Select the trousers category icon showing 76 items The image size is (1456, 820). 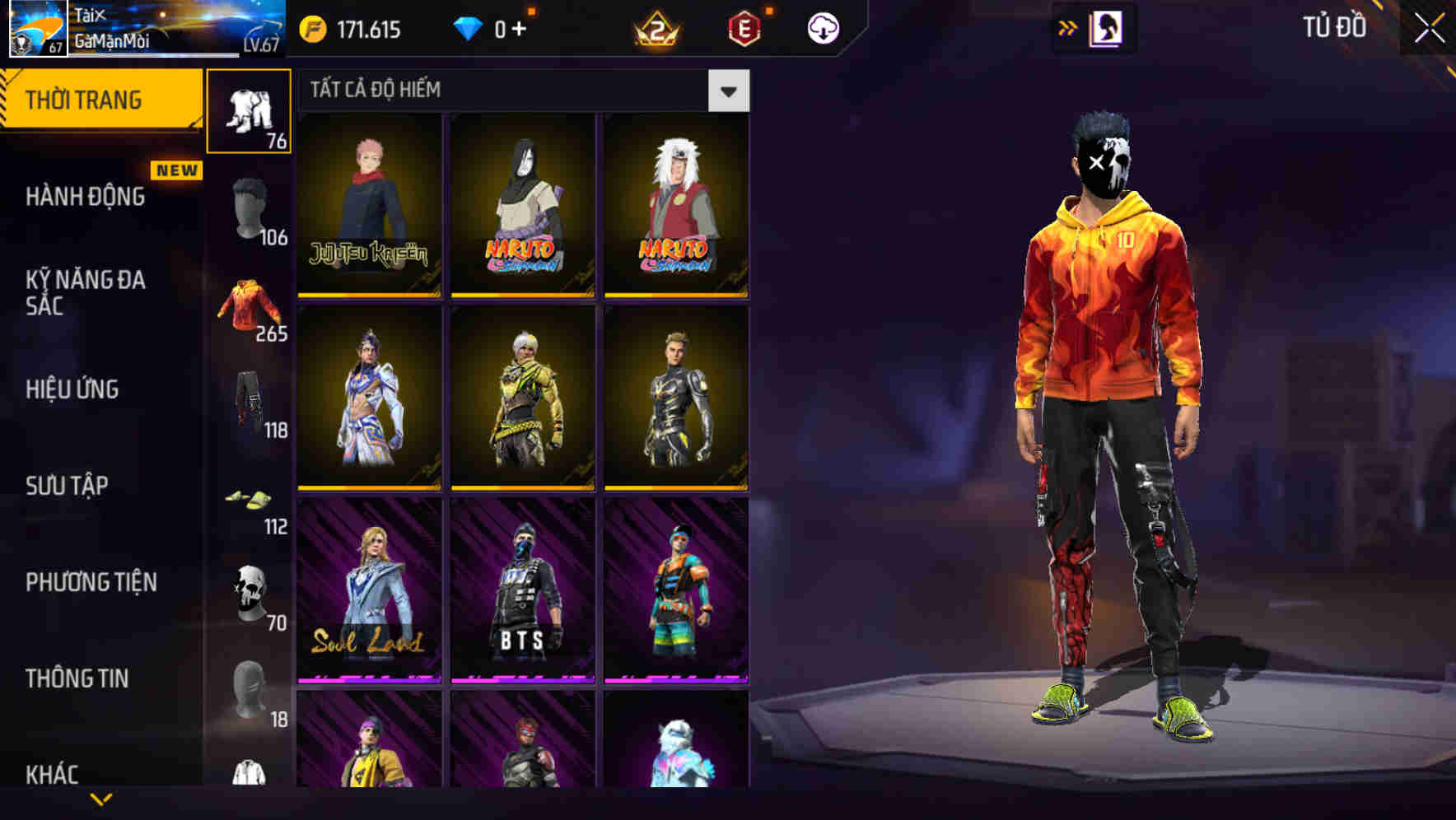click(x=248, y=111)
